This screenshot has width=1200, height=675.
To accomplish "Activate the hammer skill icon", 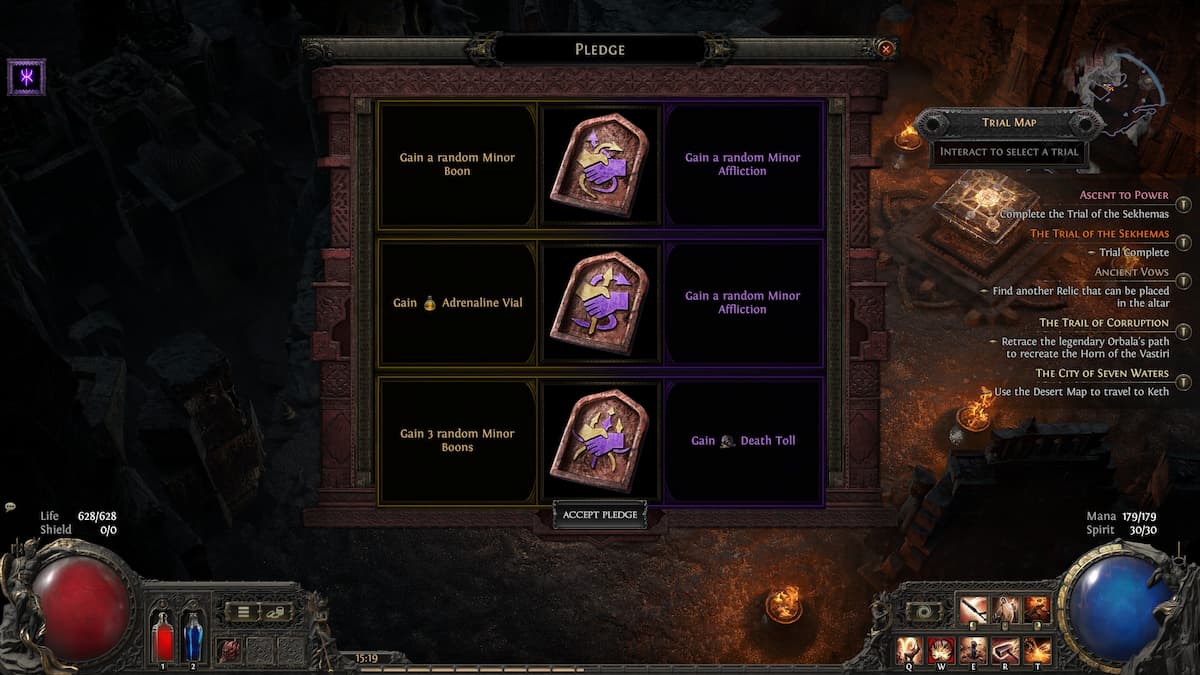I will point(1005,650).
